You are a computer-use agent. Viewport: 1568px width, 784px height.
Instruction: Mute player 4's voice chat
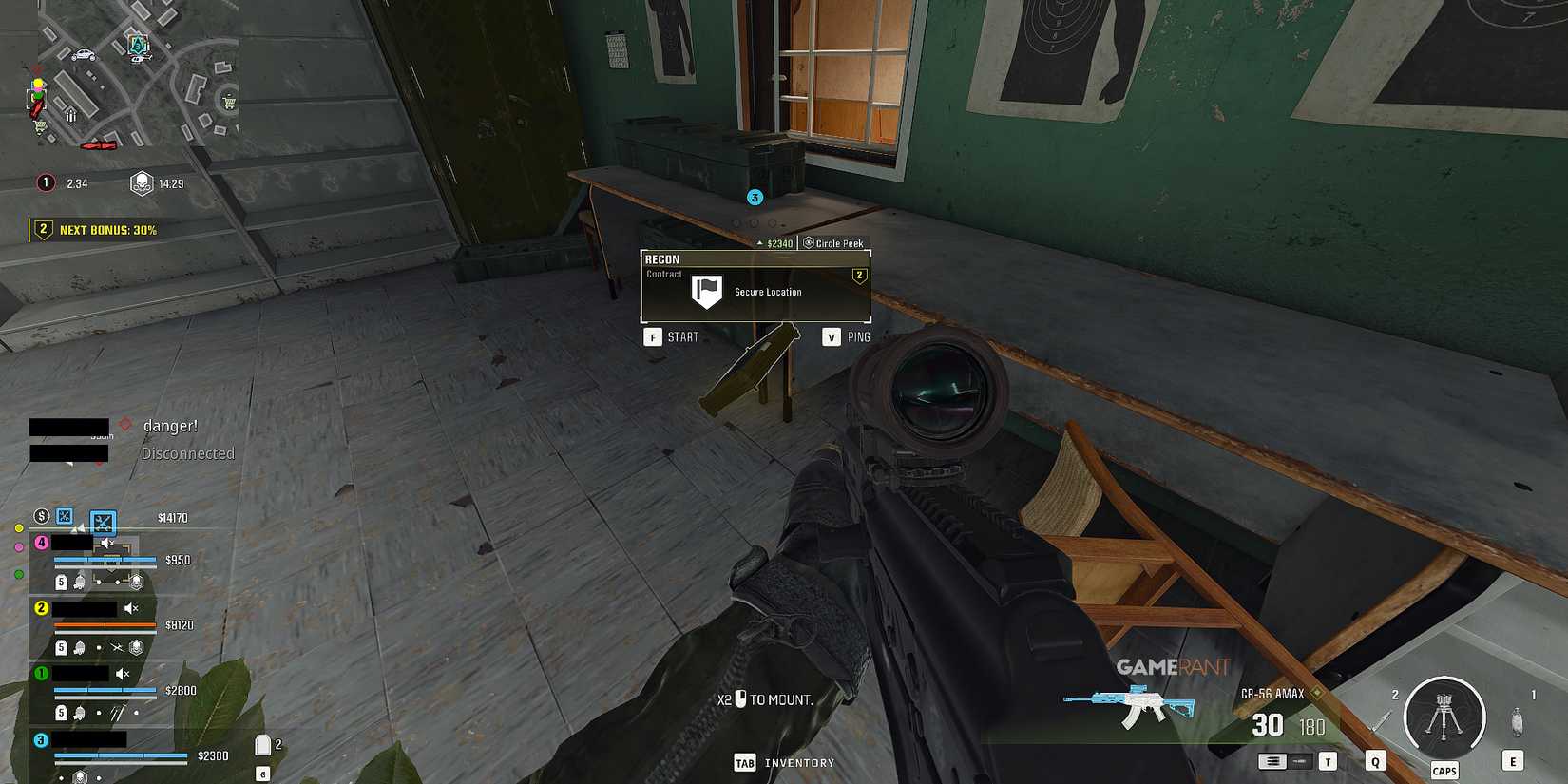105,542
